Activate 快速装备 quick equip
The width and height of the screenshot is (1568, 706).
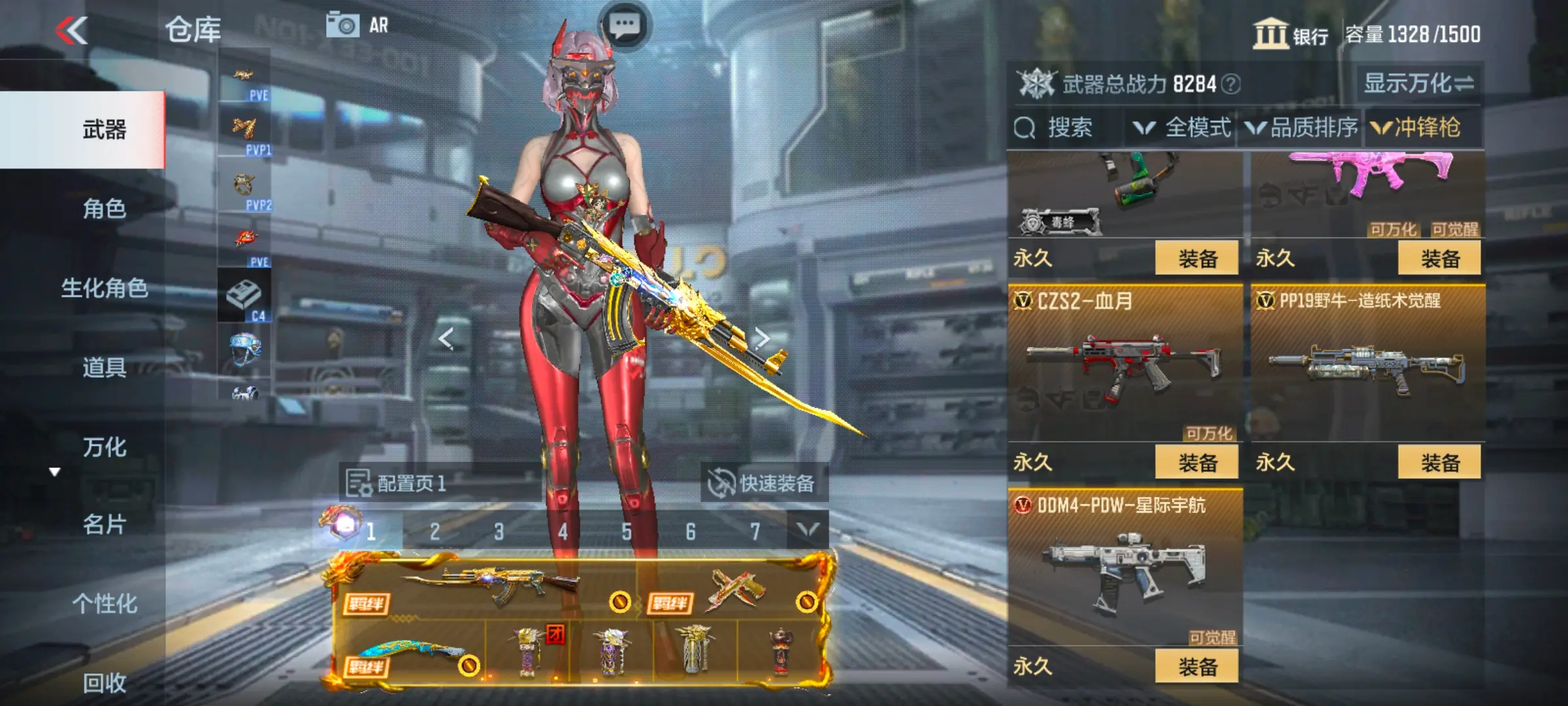pos(763,484)
